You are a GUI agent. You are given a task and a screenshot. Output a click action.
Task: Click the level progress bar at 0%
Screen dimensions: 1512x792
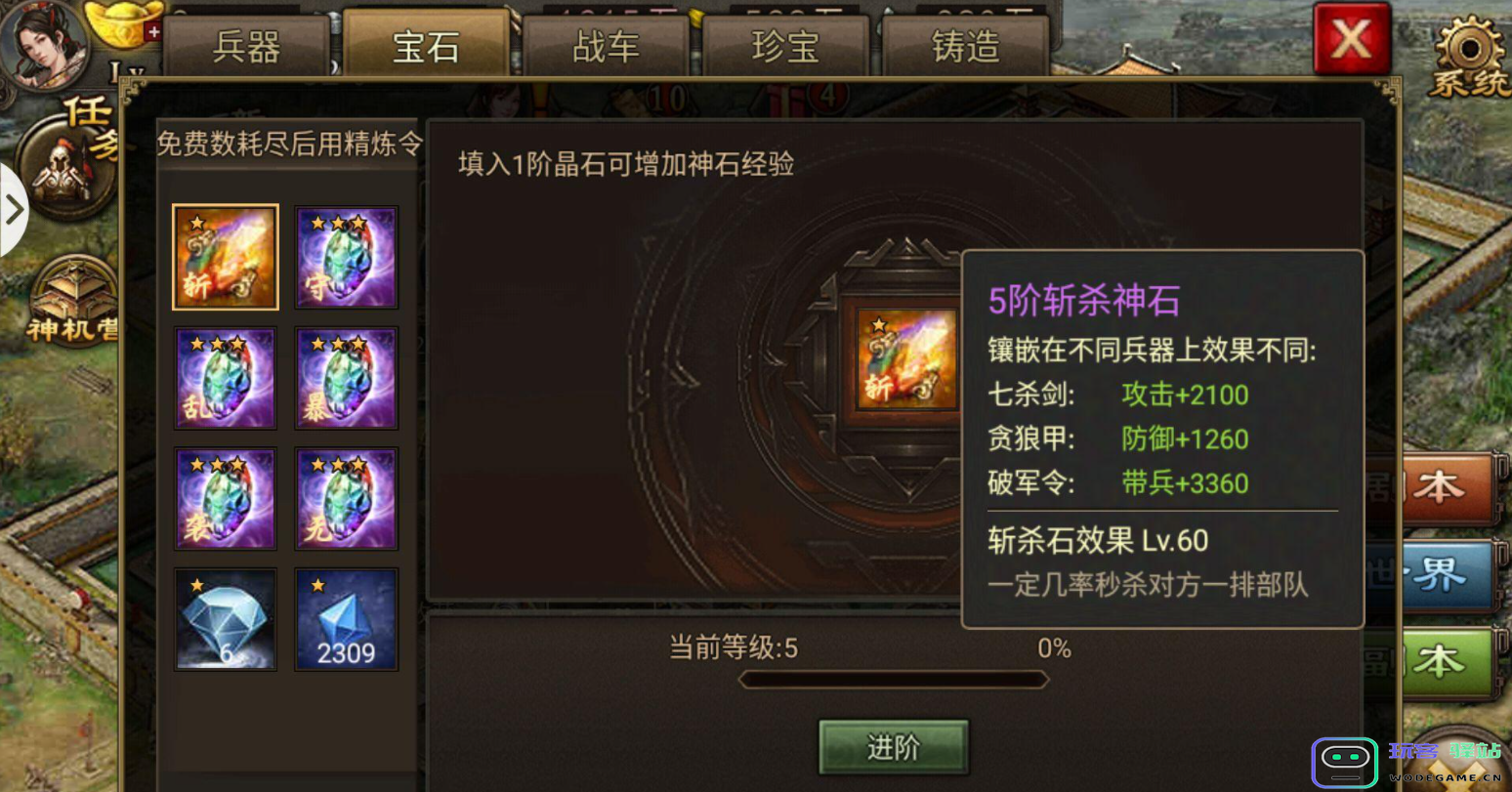[894, 679]
